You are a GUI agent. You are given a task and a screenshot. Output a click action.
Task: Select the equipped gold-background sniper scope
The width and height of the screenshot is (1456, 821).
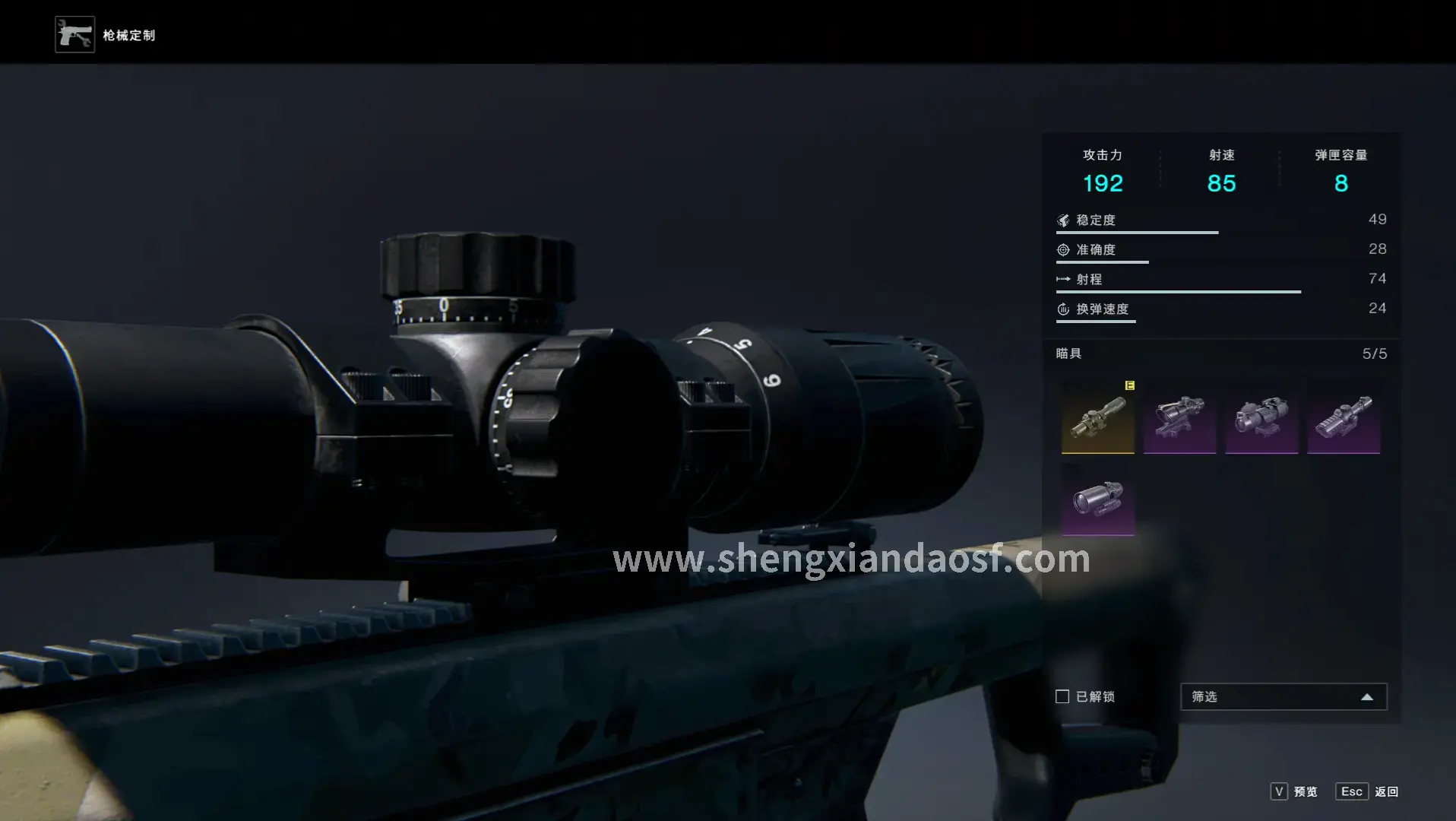(x=1097, y=417)
